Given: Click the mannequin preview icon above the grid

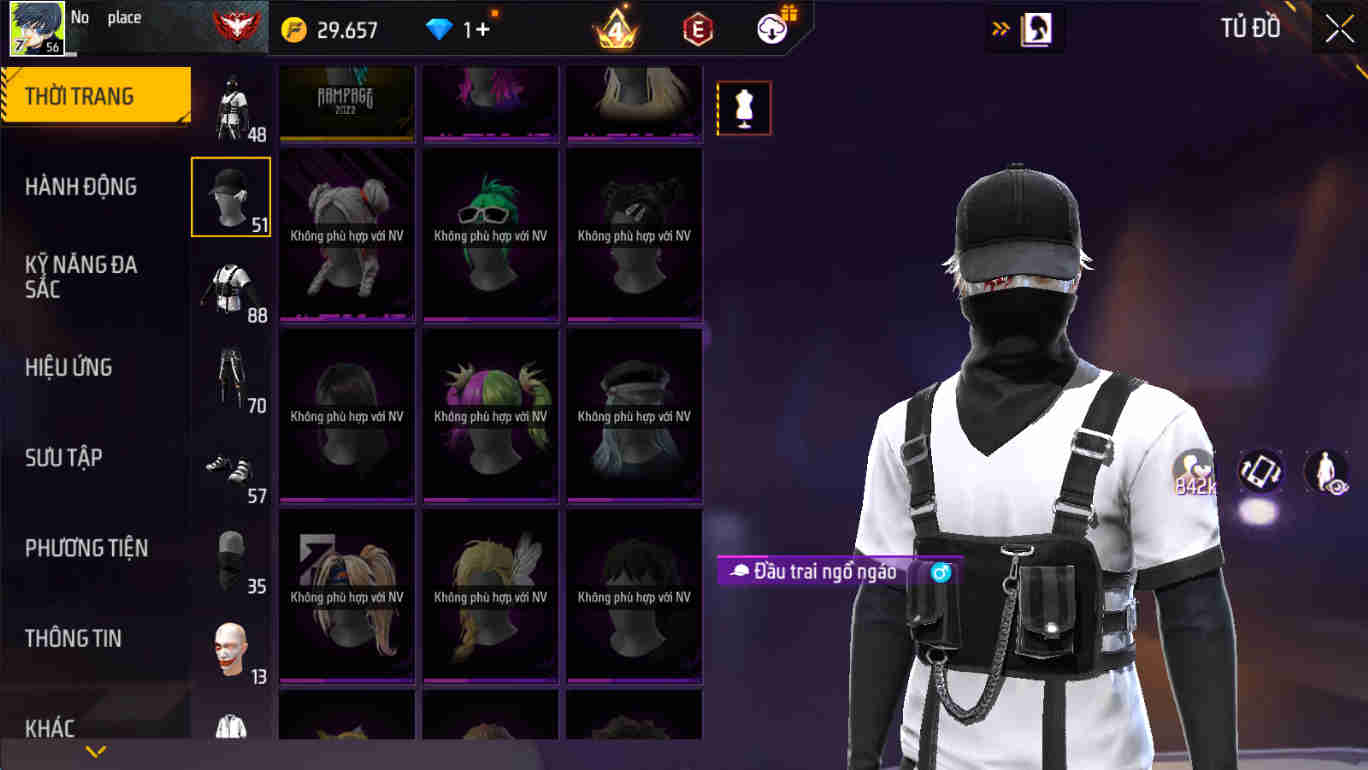Looking at the screenshot, I should 743,107.
